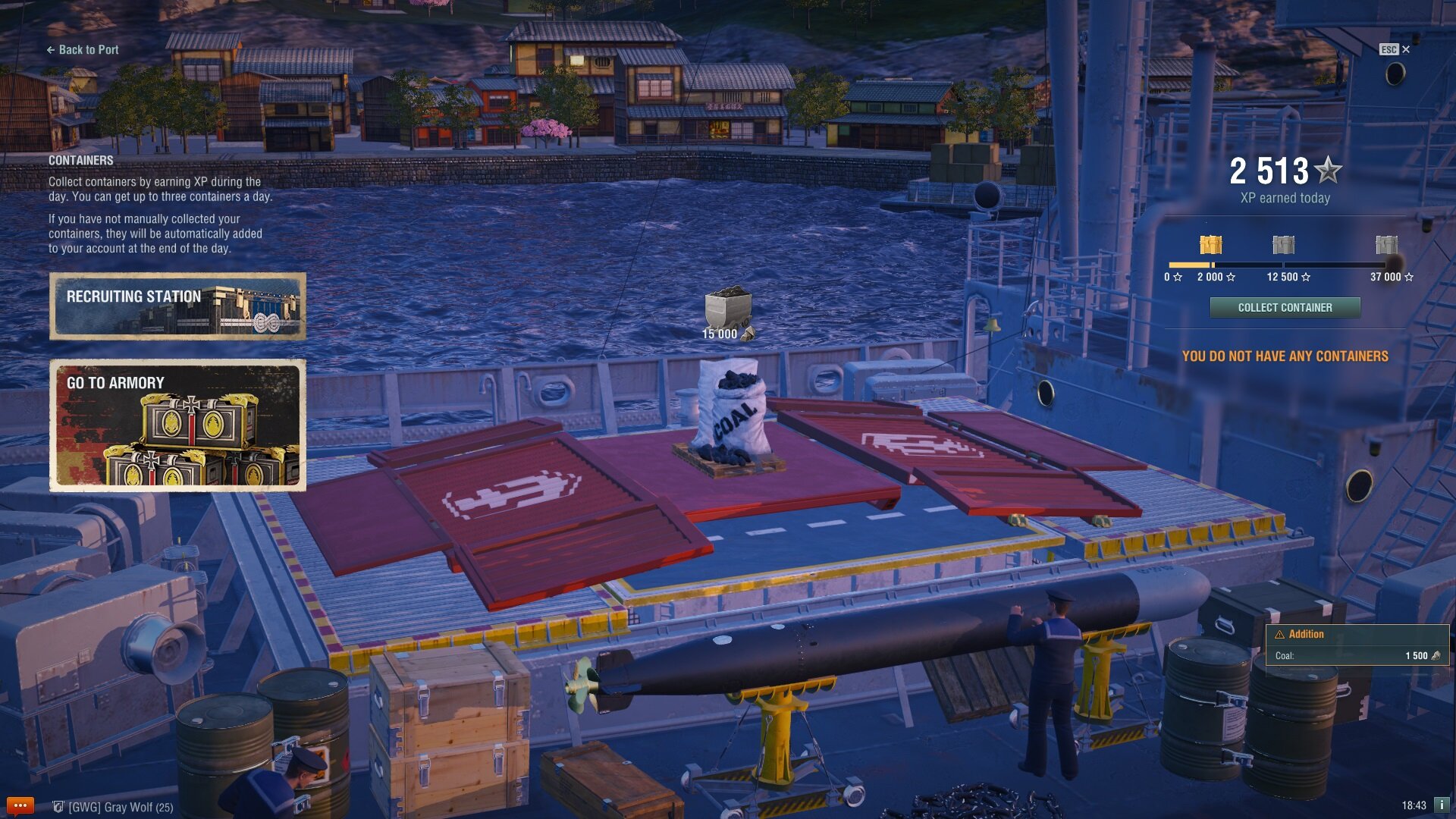Go to Armory banner
Viewport: 1456px width, 819px height.
pos(178,425)
